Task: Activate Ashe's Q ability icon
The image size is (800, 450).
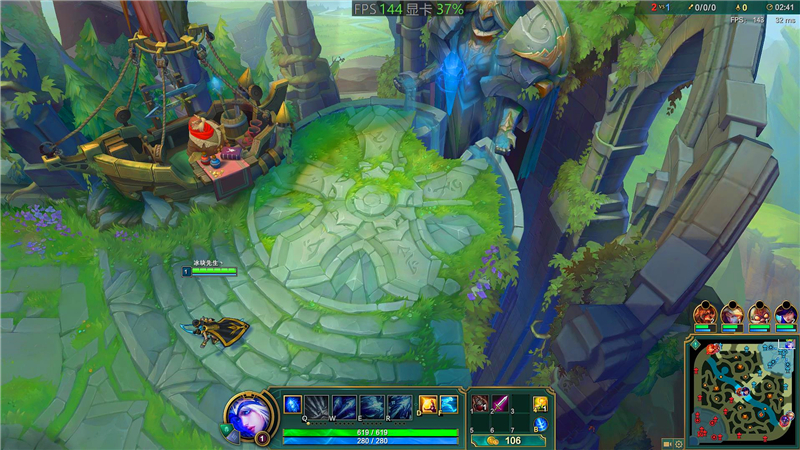Action: point(319,406)
